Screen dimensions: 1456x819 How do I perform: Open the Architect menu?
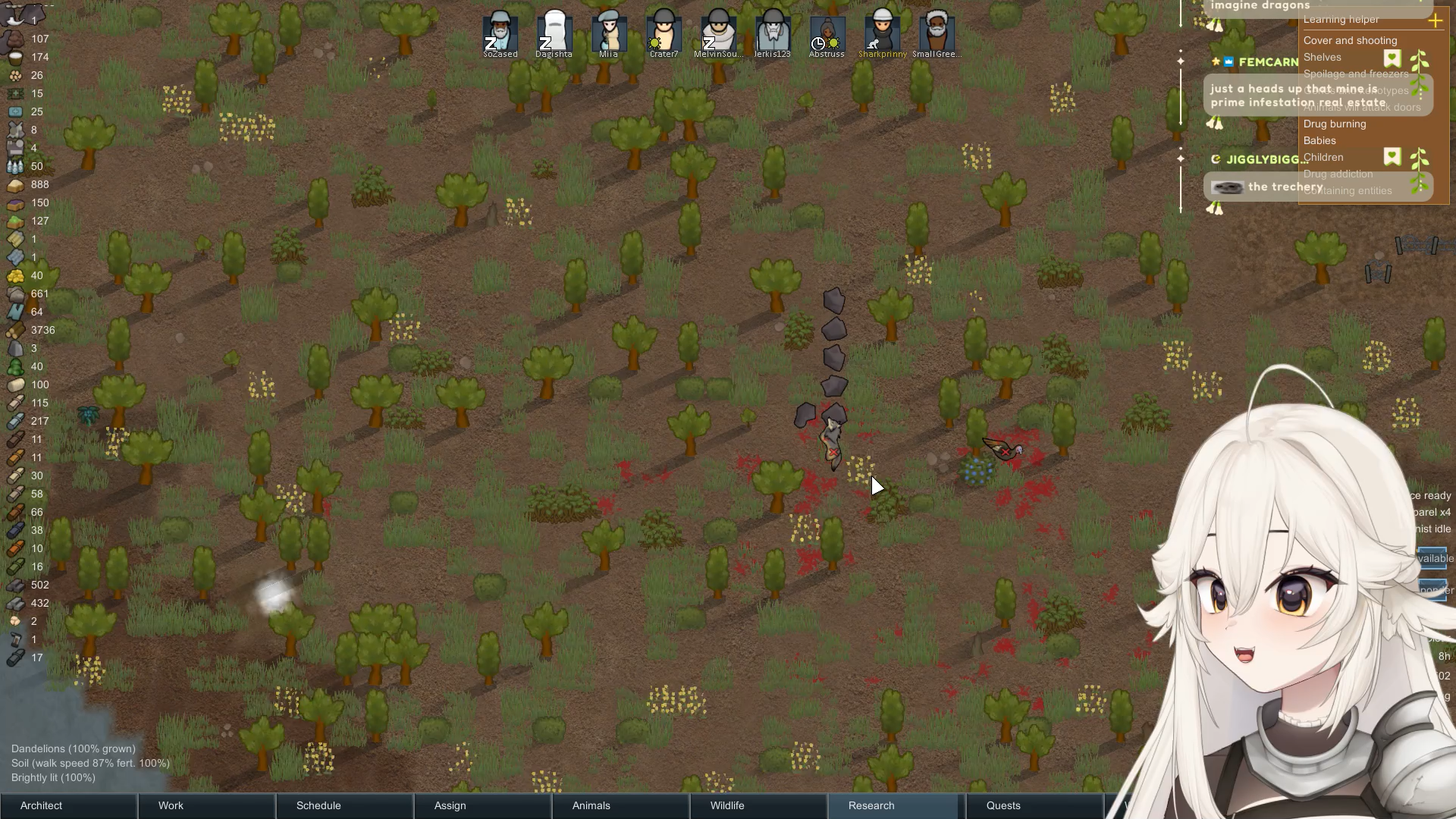[68, 805]
